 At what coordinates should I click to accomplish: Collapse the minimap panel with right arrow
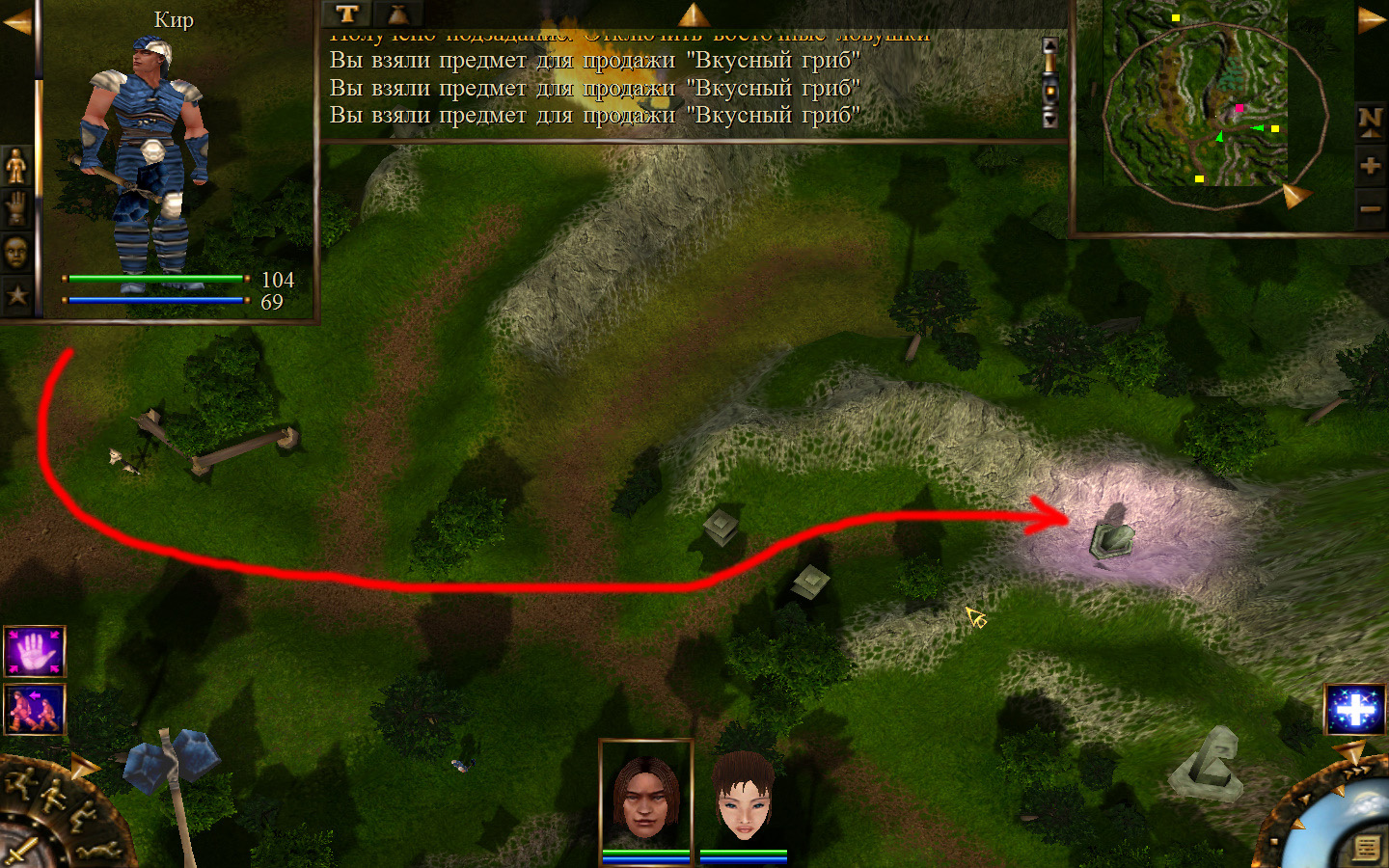pos(1371,20)
